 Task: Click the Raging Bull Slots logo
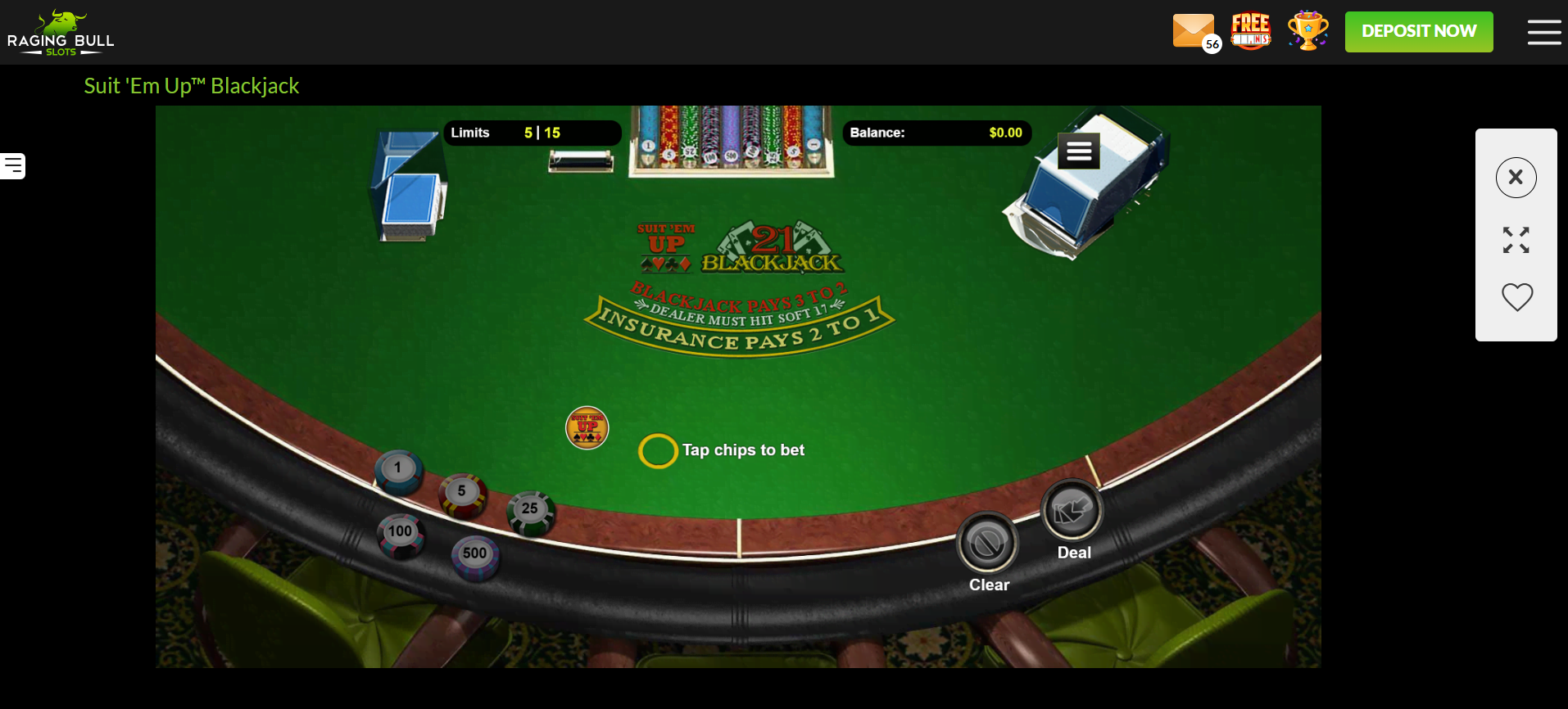click(x=61, y=32)
